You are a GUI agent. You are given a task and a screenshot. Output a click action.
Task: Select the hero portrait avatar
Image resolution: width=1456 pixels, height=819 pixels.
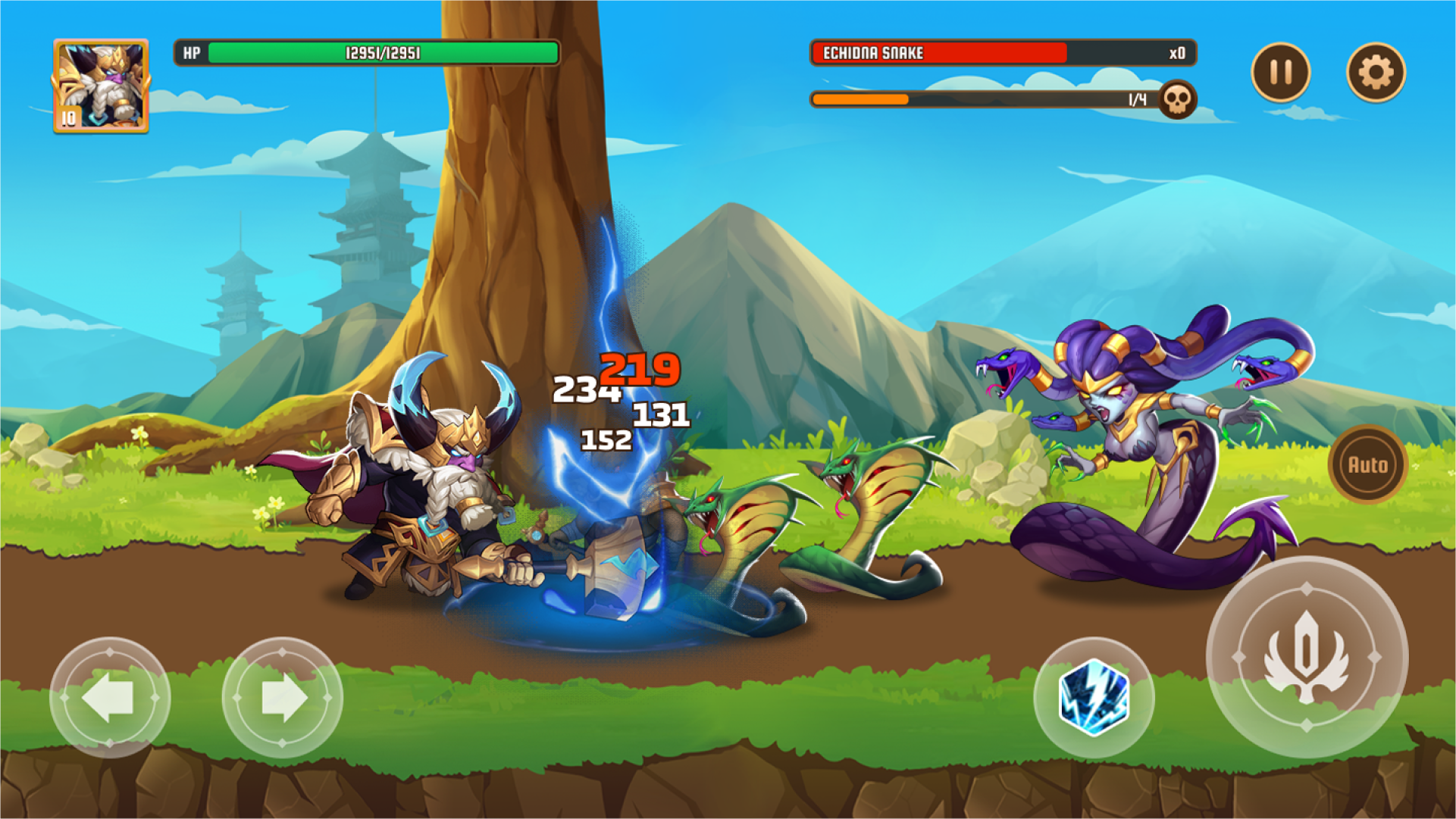click(101, 86)
